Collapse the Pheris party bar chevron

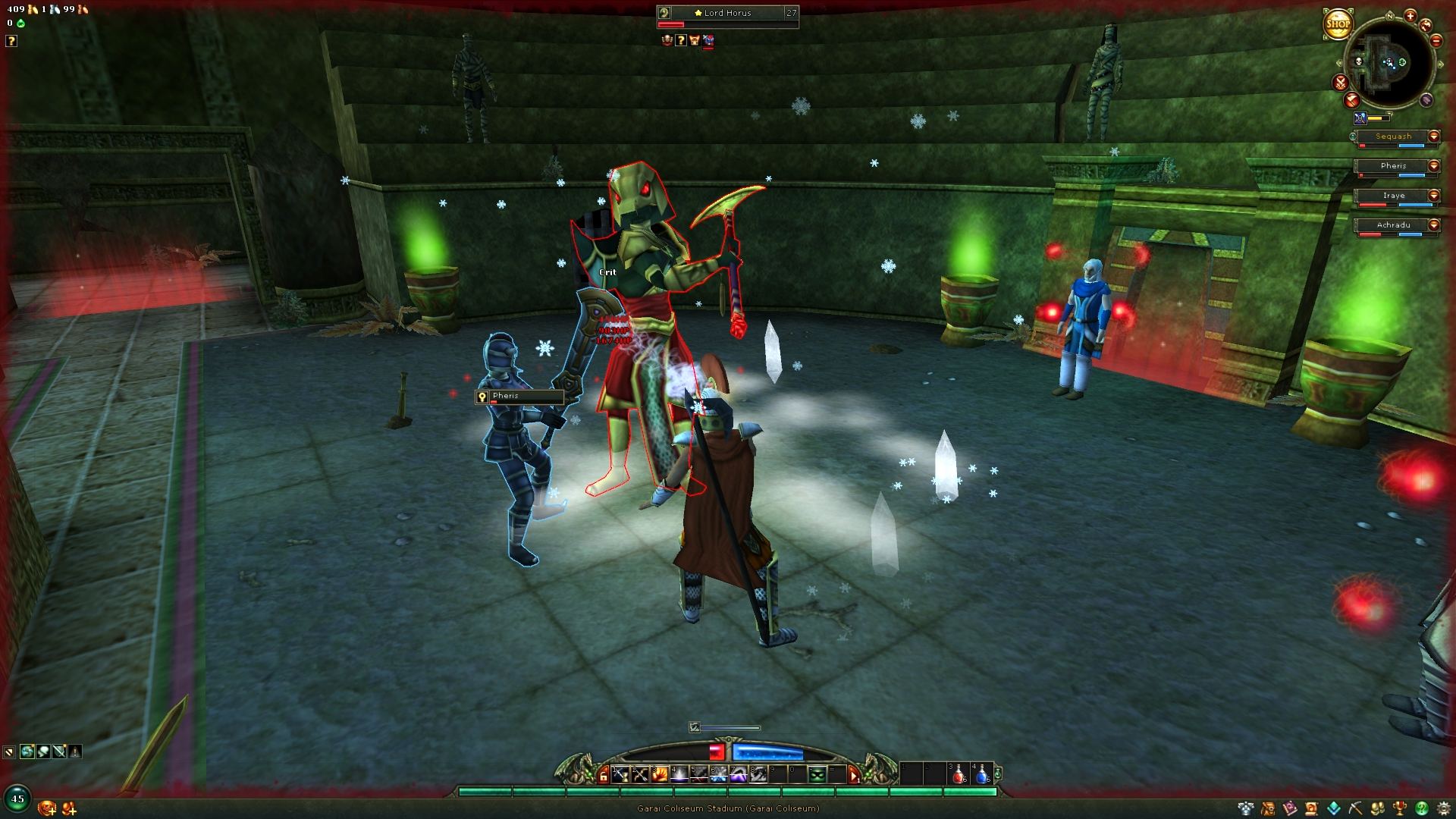pos(1434,166)
